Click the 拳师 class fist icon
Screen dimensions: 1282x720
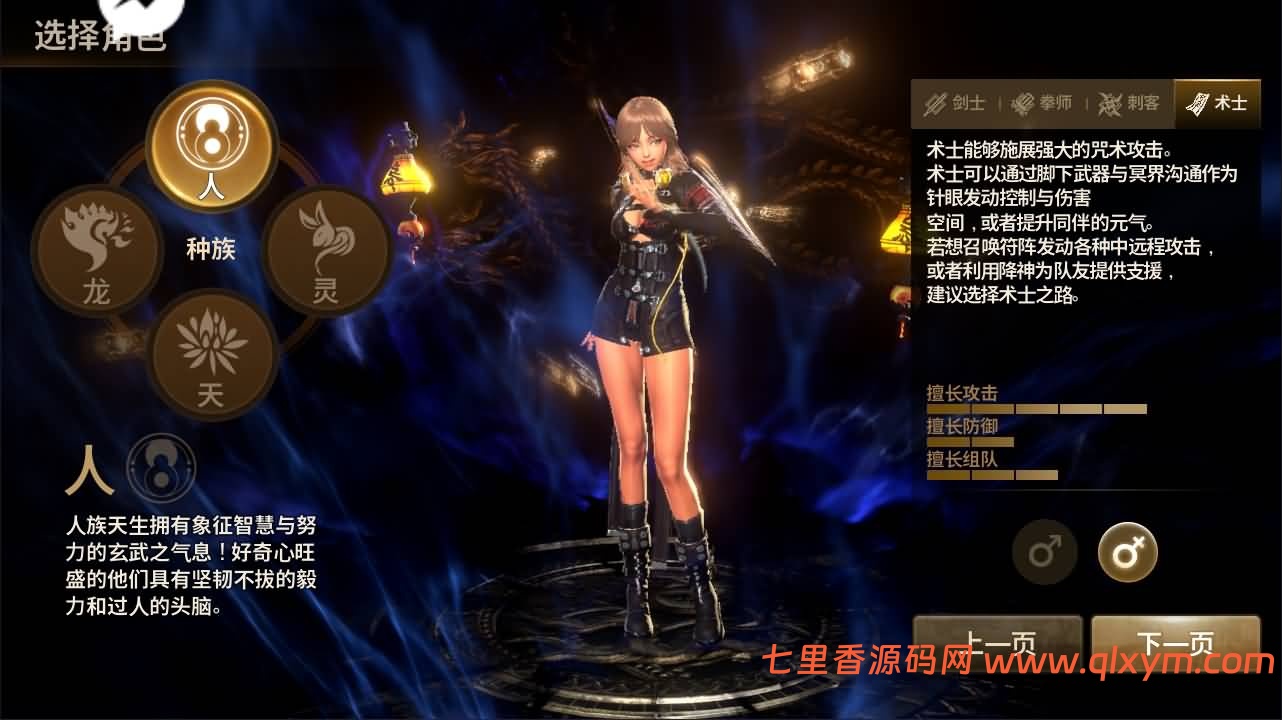1025,103
